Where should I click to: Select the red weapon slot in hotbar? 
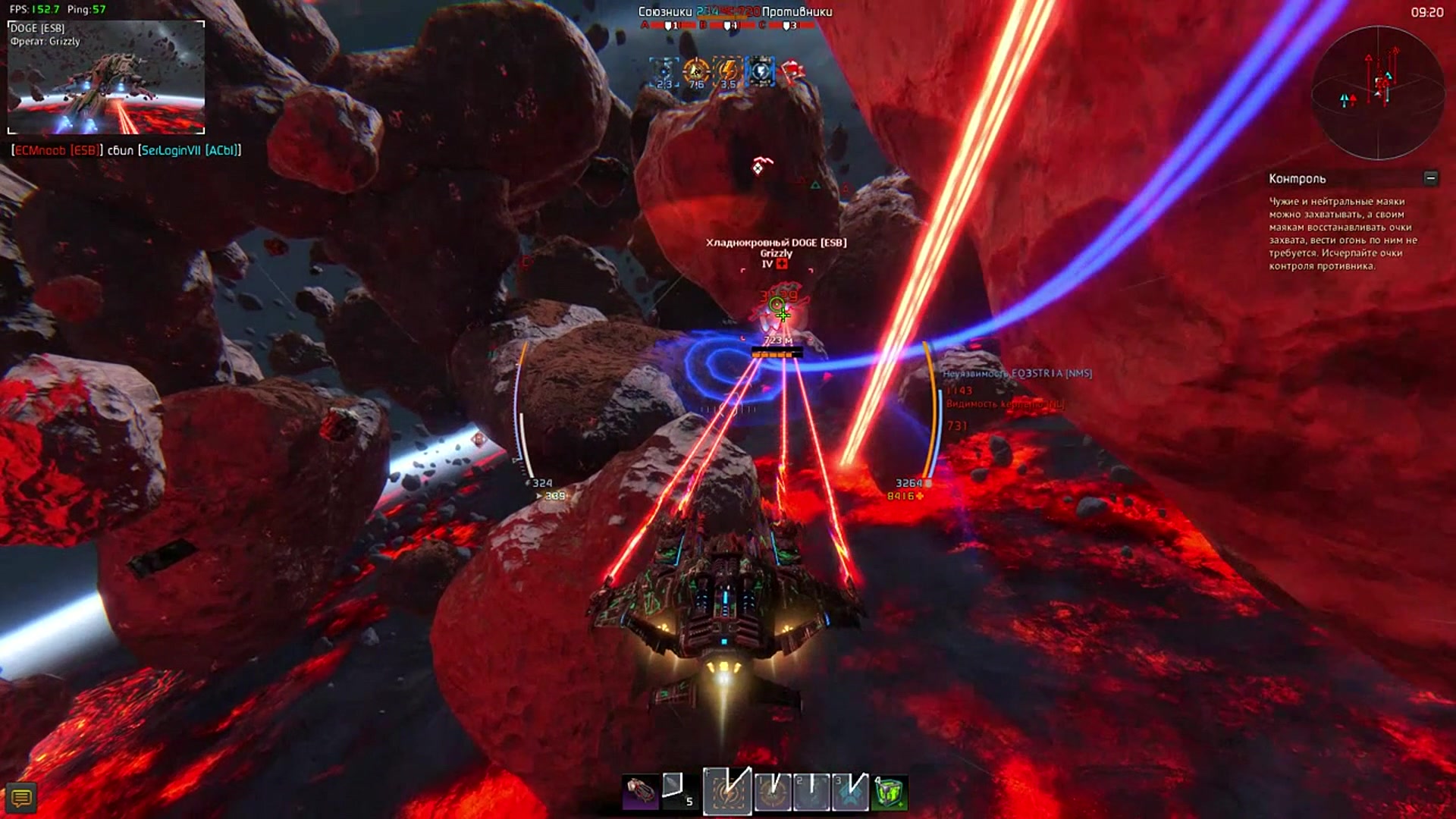click(x=639, y=792)
